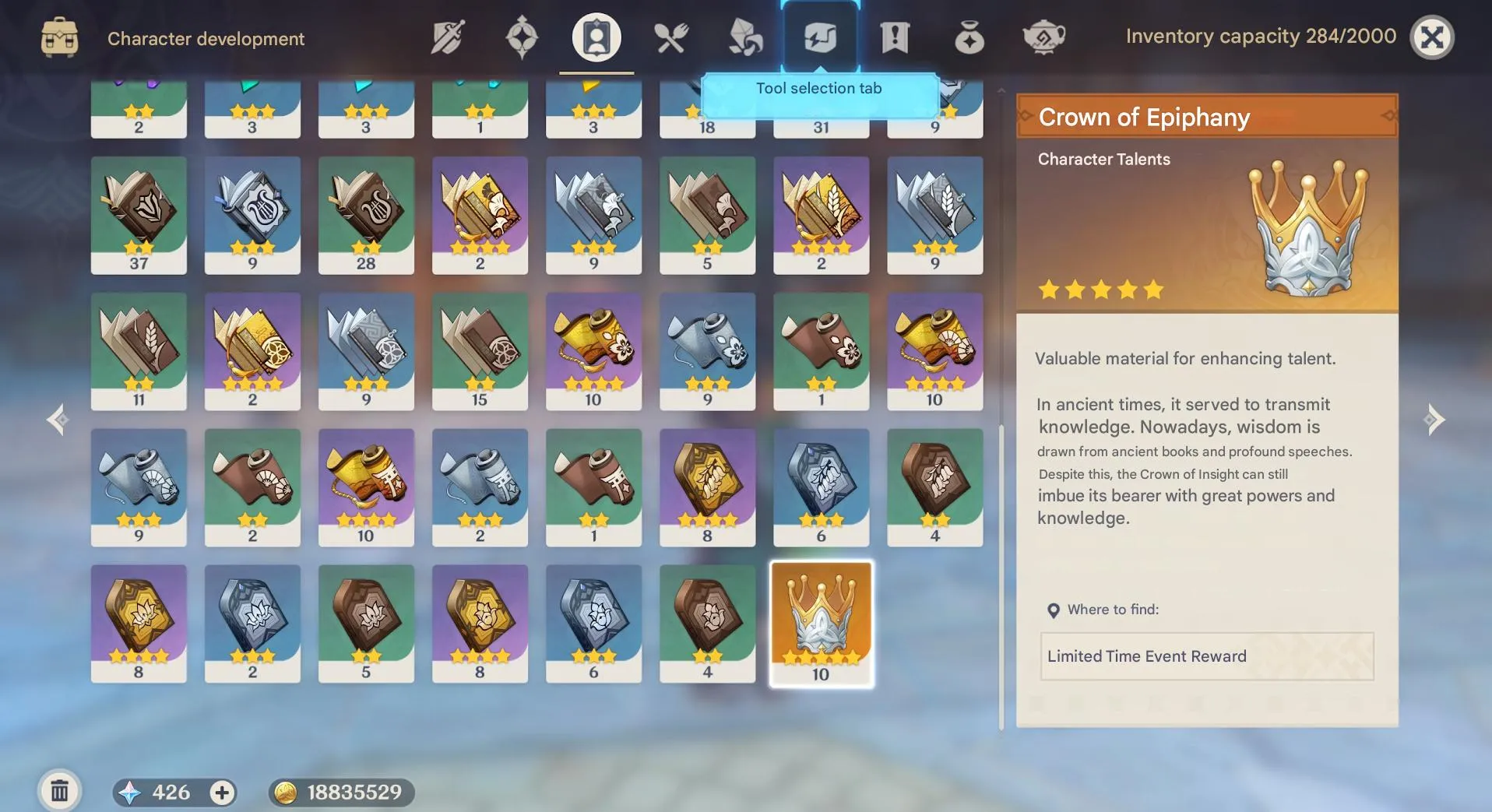The image size is (1492, 812).
Task: Select the Character development header tab
Action: (x=206, y=38)
